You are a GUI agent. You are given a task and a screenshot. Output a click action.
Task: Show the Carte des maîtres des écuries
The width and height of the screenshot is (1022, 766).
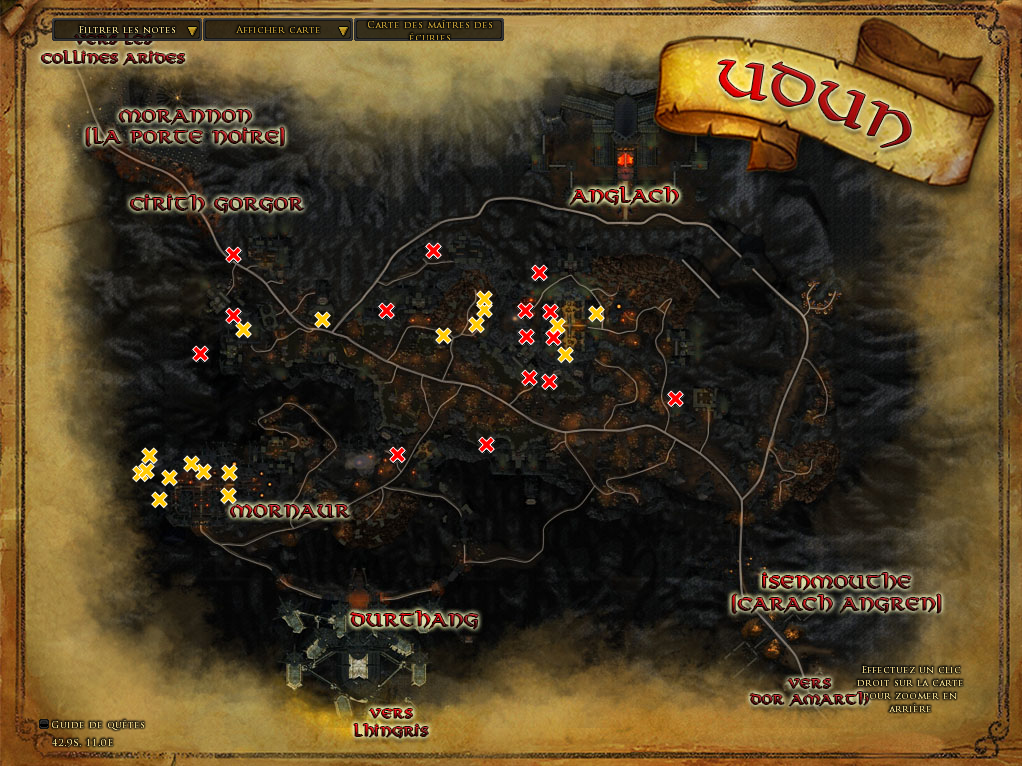(x=429, y=30)
